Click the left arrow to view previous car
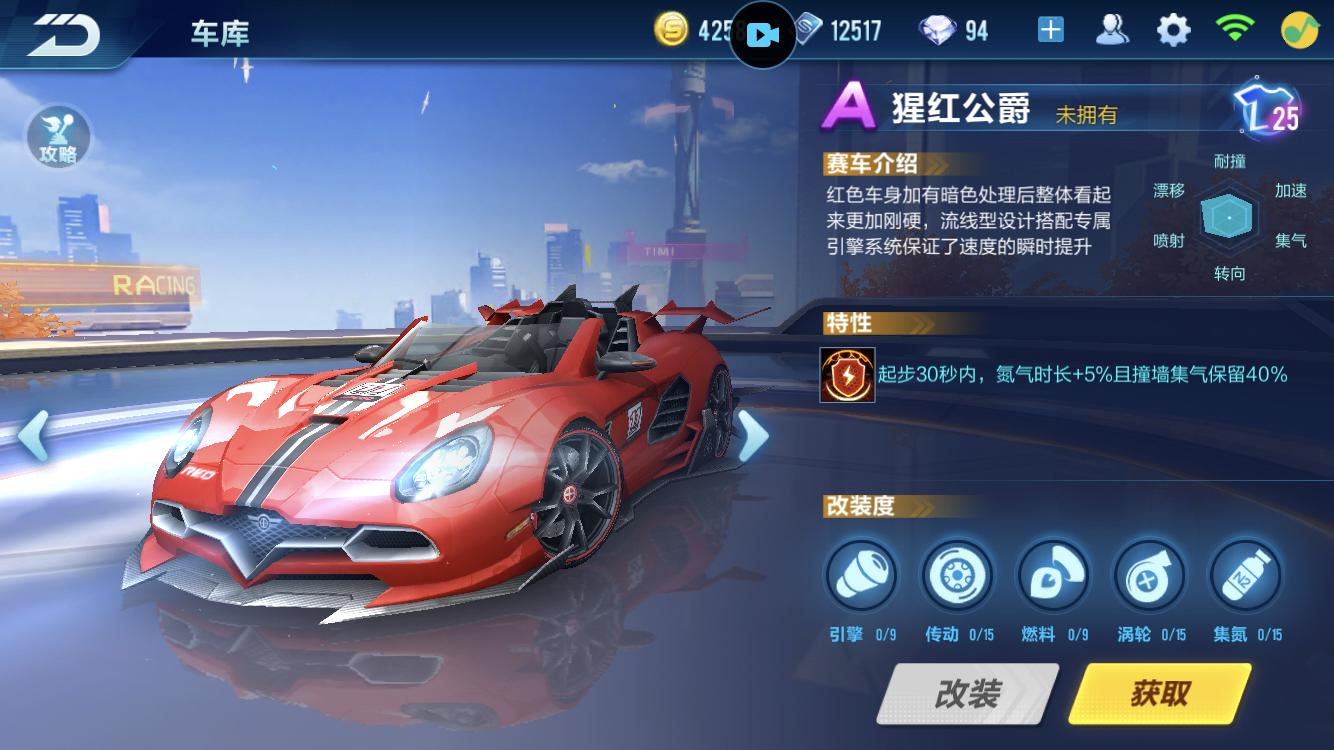1334x750 pixels. (x=34, y=437)
